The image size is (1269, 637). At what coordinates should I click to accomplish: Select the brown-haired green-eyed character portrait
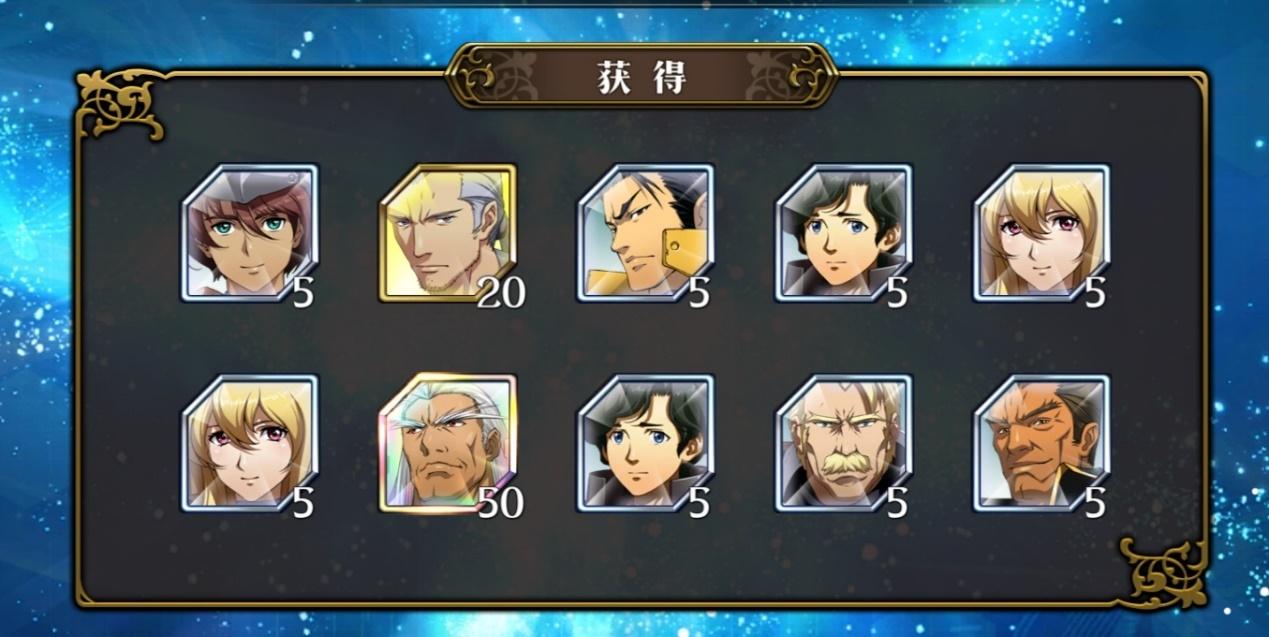click(249, 233)
